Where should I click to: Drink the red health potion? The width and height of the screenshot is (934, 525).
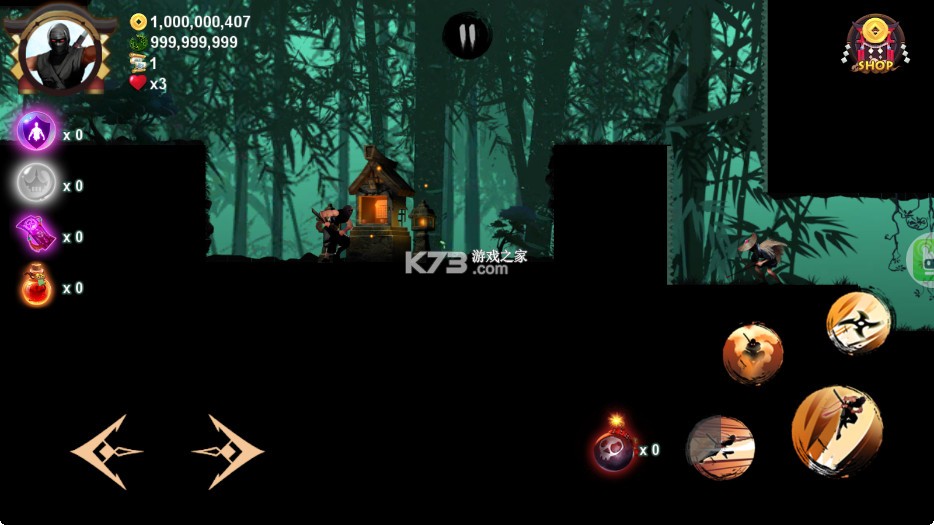(37, 288)
